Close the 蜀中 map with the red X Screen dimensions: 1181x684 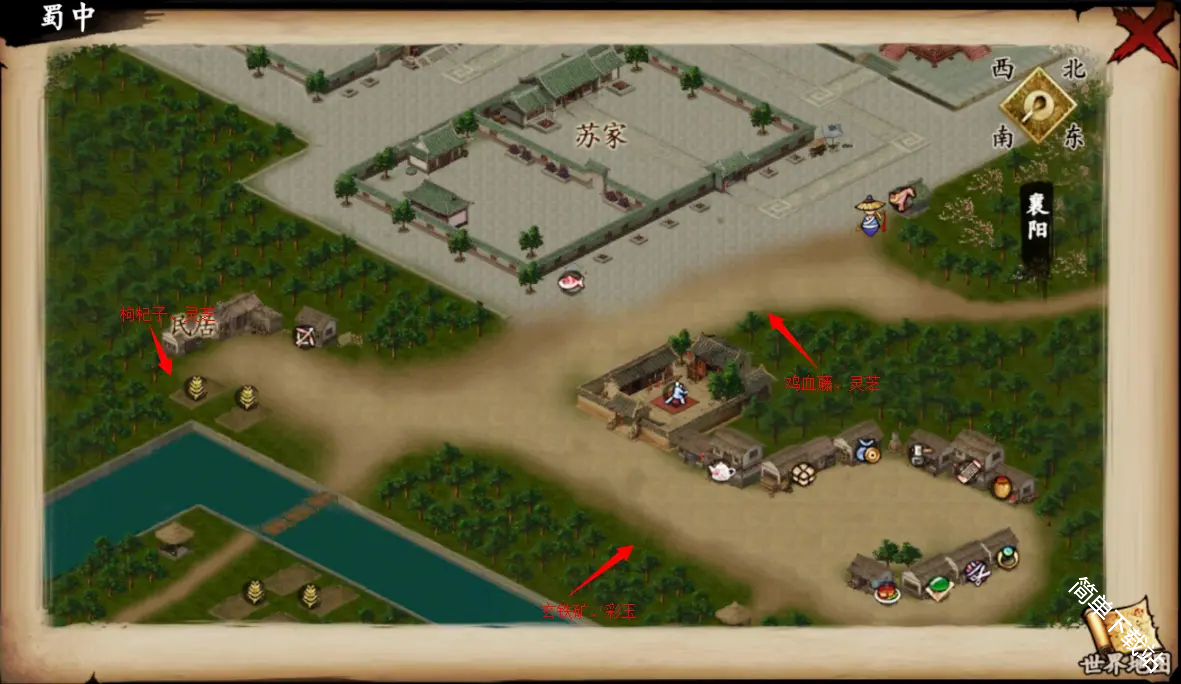click(x=1146, y=34)
